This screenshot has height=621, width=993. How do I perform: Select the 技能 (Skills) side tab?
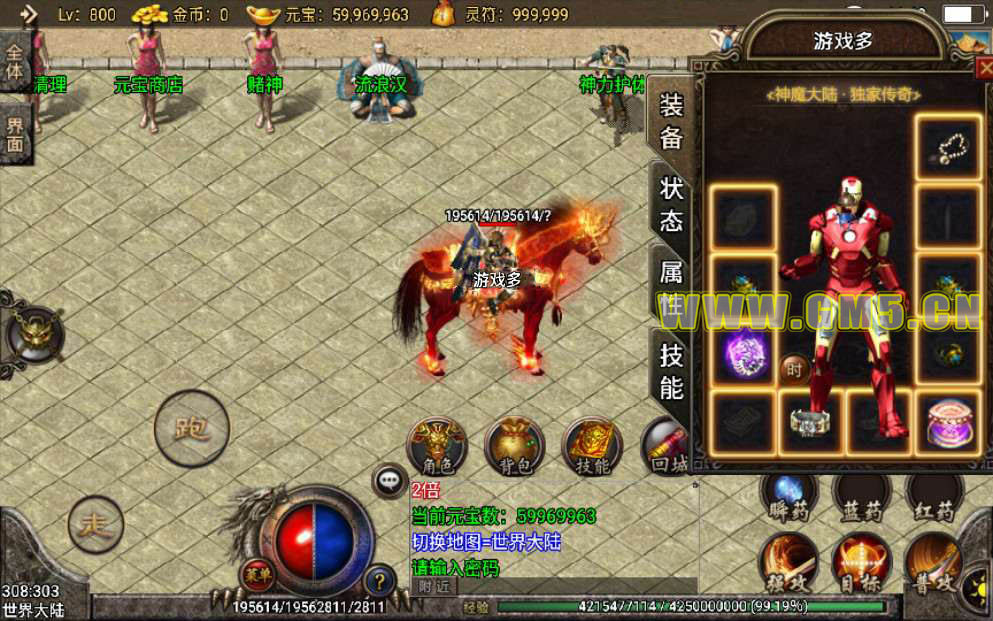pos(671,369)
